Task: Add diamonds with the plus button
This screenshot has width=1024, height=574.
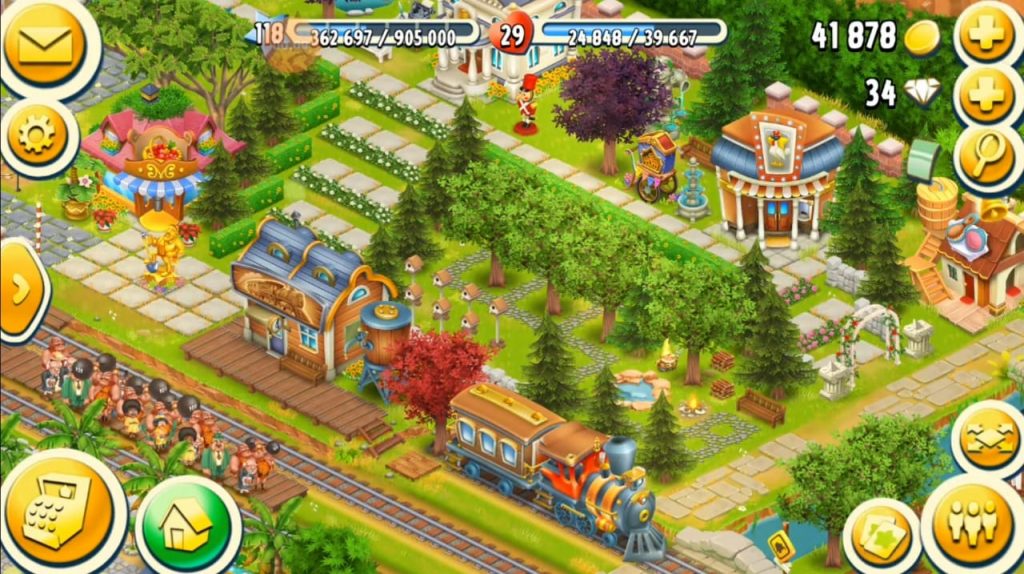Action: 988,93
